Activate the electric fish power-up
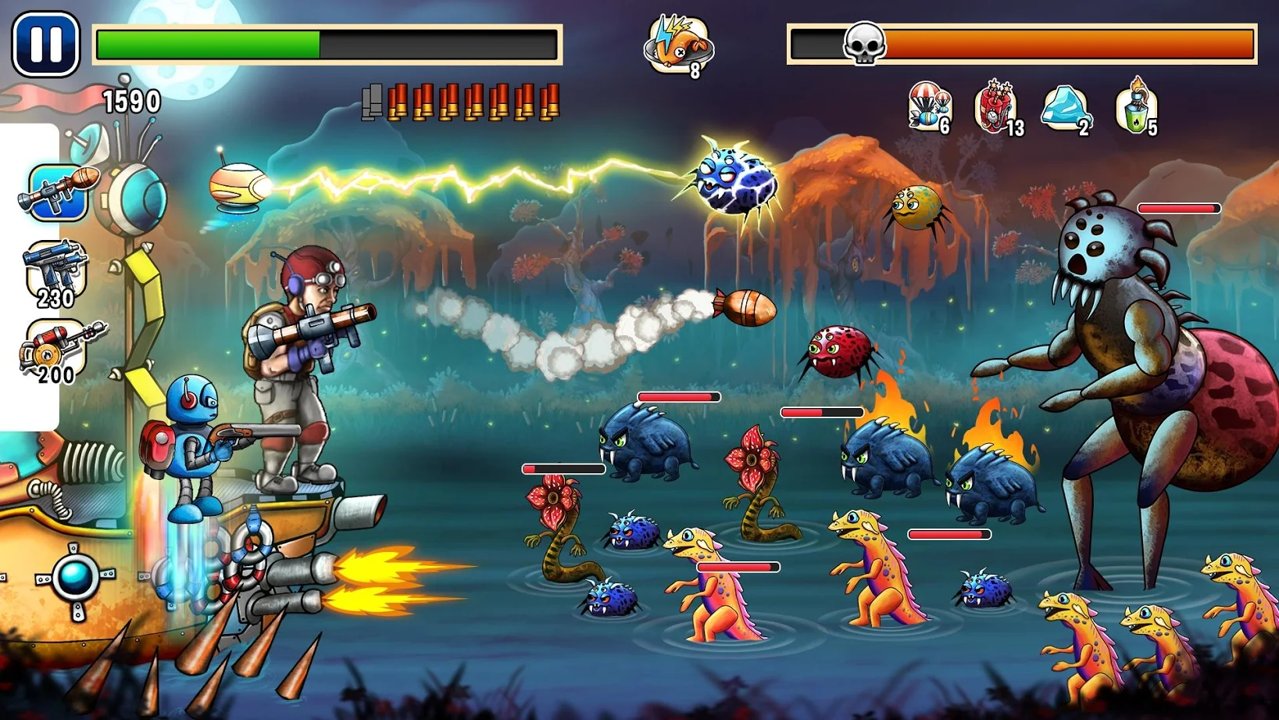The width and height of the screenshot is (1279, 720). (677, 45)
